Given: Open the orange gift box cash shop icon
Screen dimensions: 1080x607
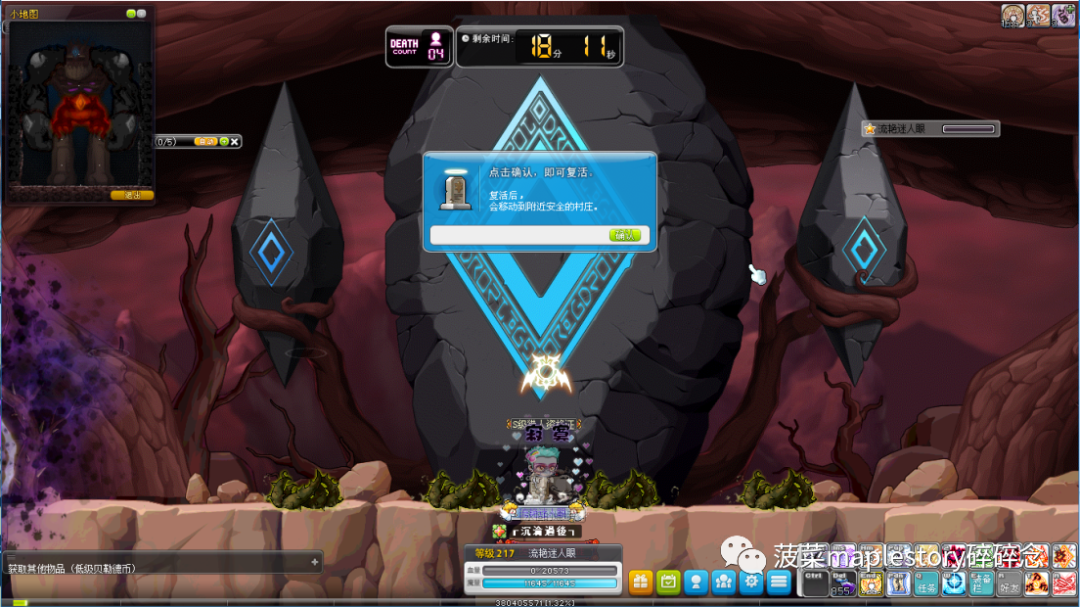Looking at the screenshot, I should click(x=640, y=581).
